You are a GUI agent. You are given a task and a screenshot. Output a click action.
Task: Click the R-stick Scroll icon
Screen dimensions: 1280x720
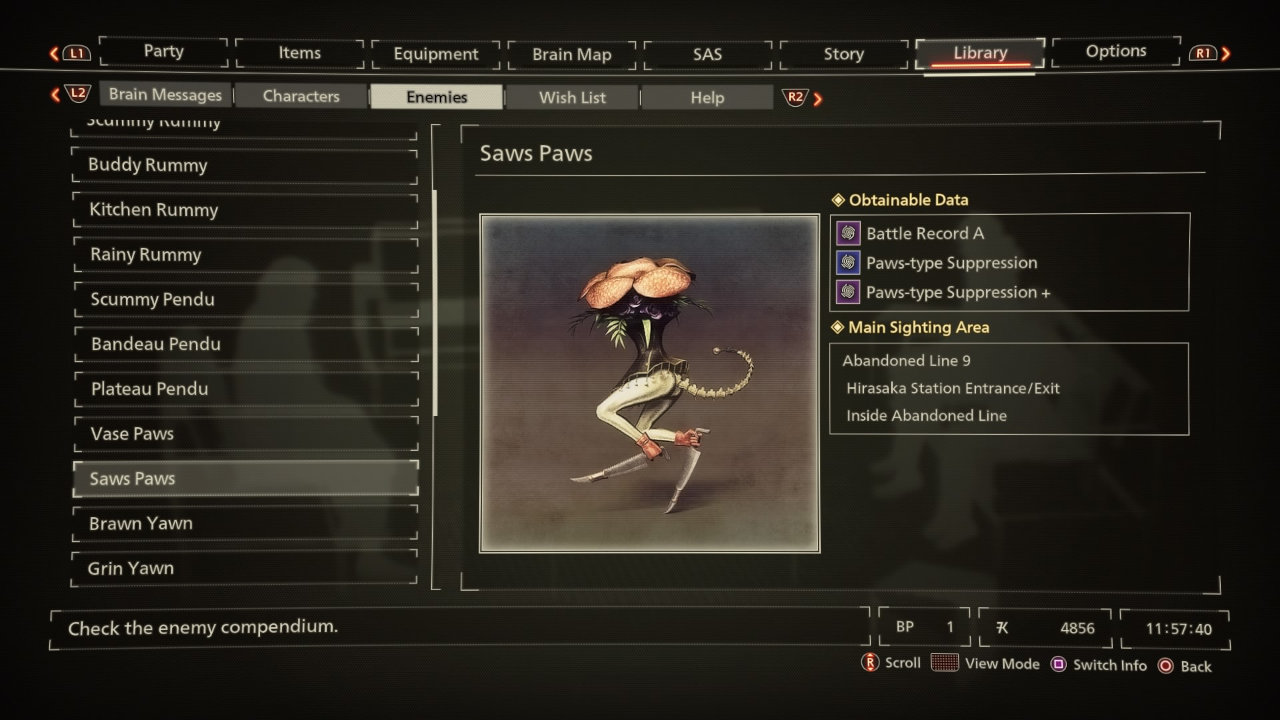(870, 662)
